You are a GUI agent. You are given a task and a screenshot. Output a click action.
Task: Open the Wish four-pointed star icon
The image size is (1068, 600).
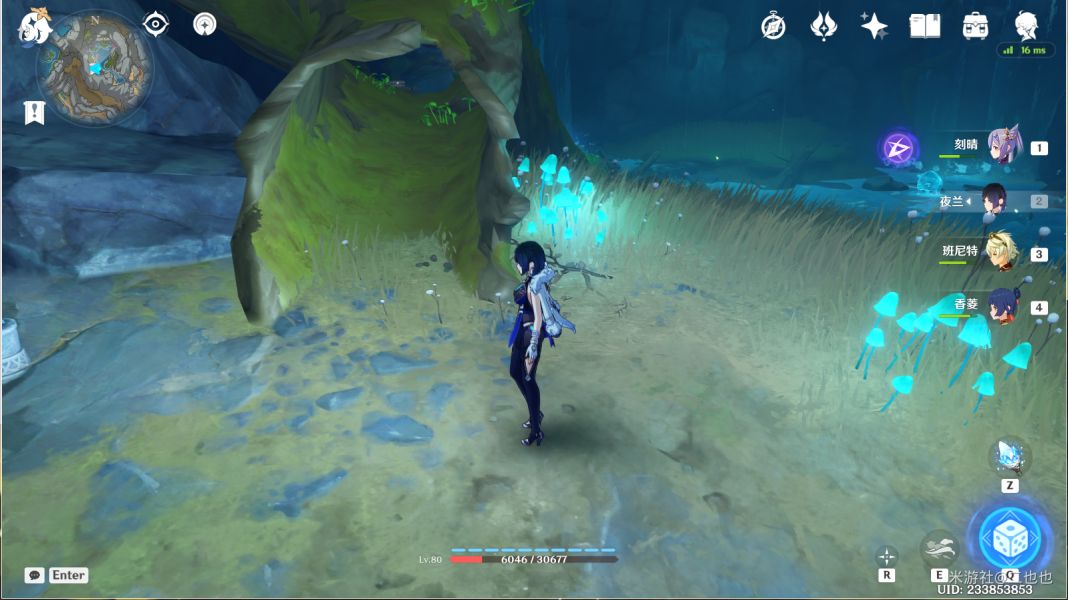[874, 26]
